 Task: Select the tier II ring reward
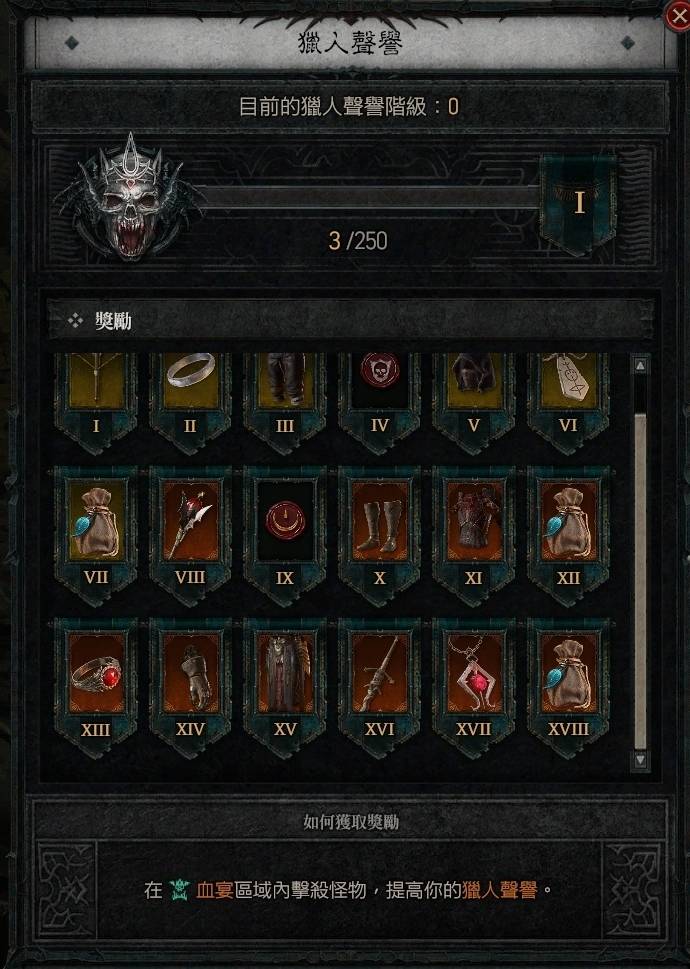tap(190, 385)
